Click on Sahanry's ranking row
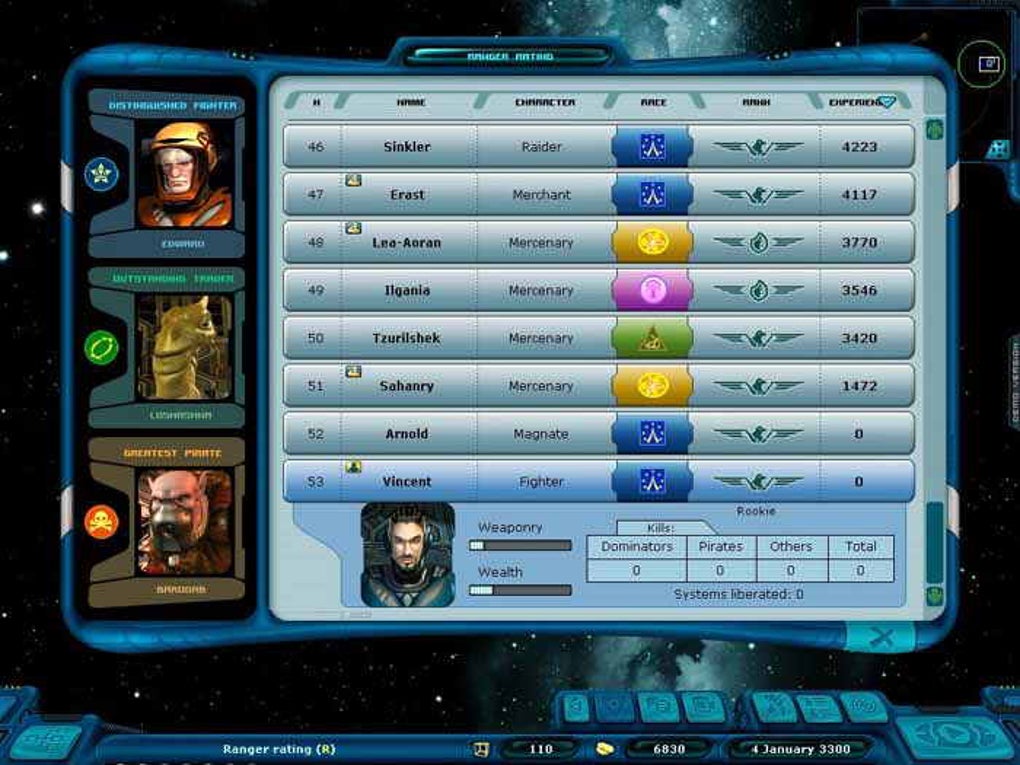Screen dimensions: 1020x765 tap(407, 386)
